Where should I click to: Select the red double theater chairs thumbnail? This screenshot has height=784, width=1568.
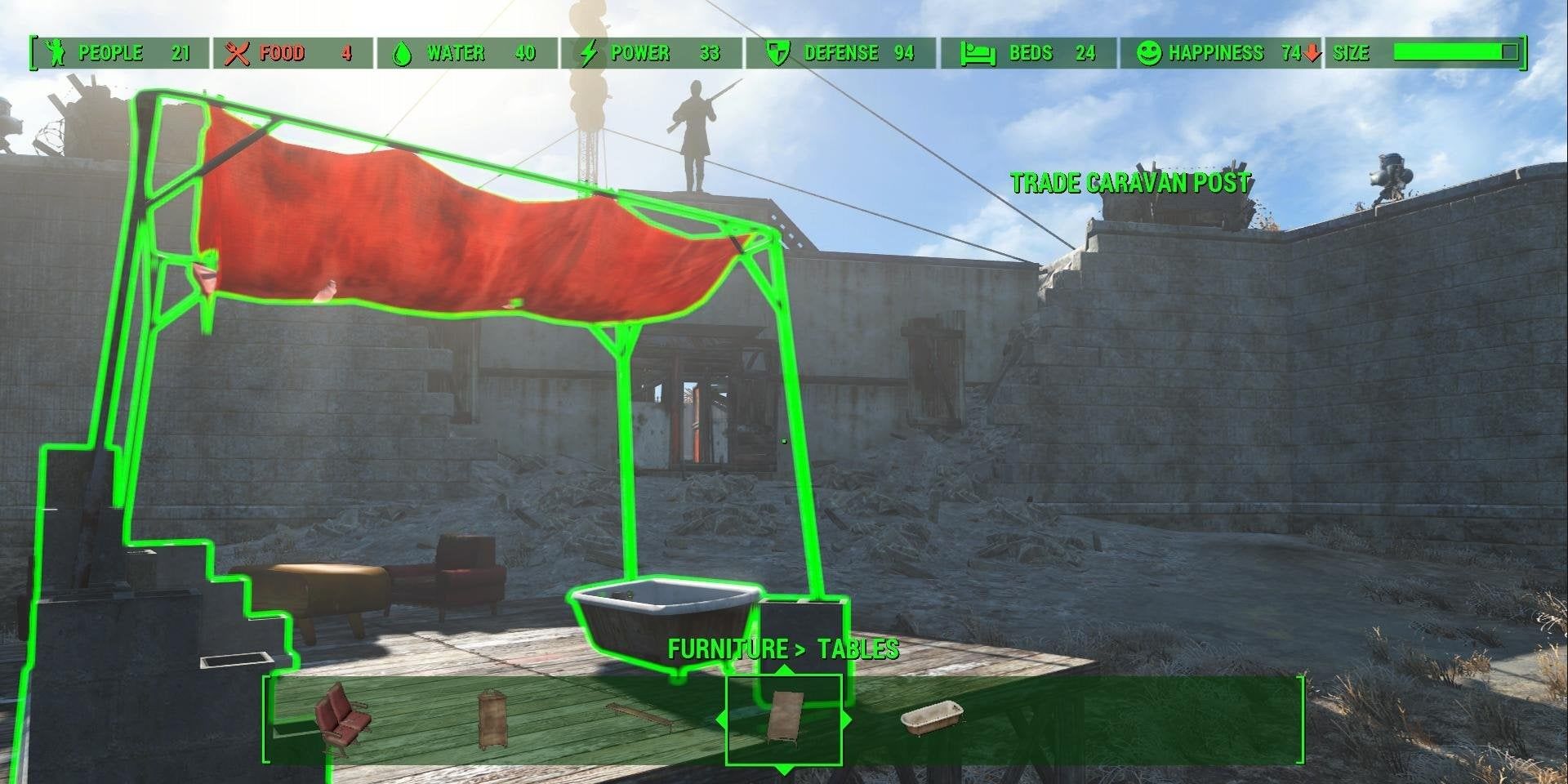point(341,719)
